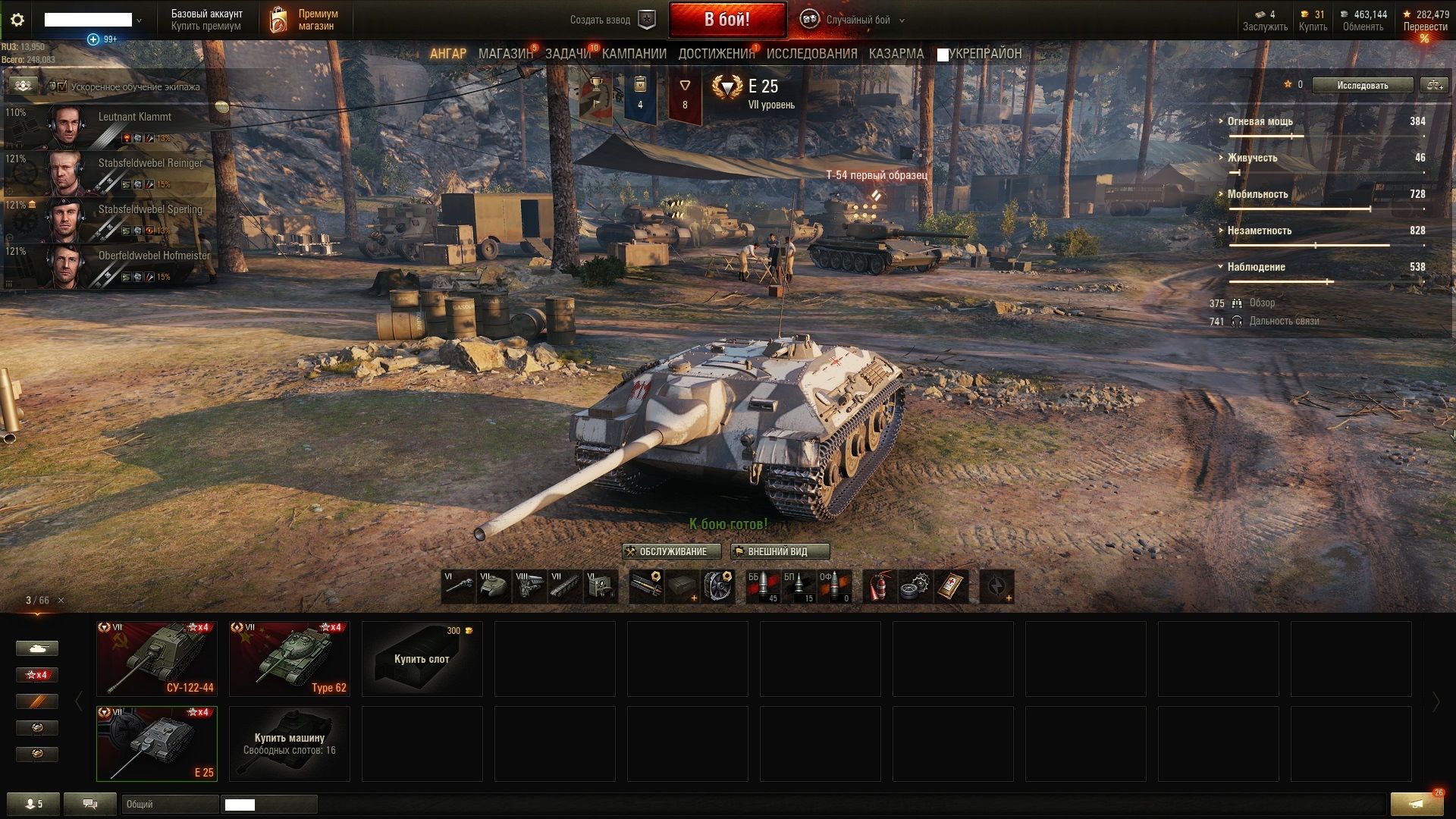Switch to the МАГАЗИН tab
Screen dimensions: 1456x819
tap(505, 54)
